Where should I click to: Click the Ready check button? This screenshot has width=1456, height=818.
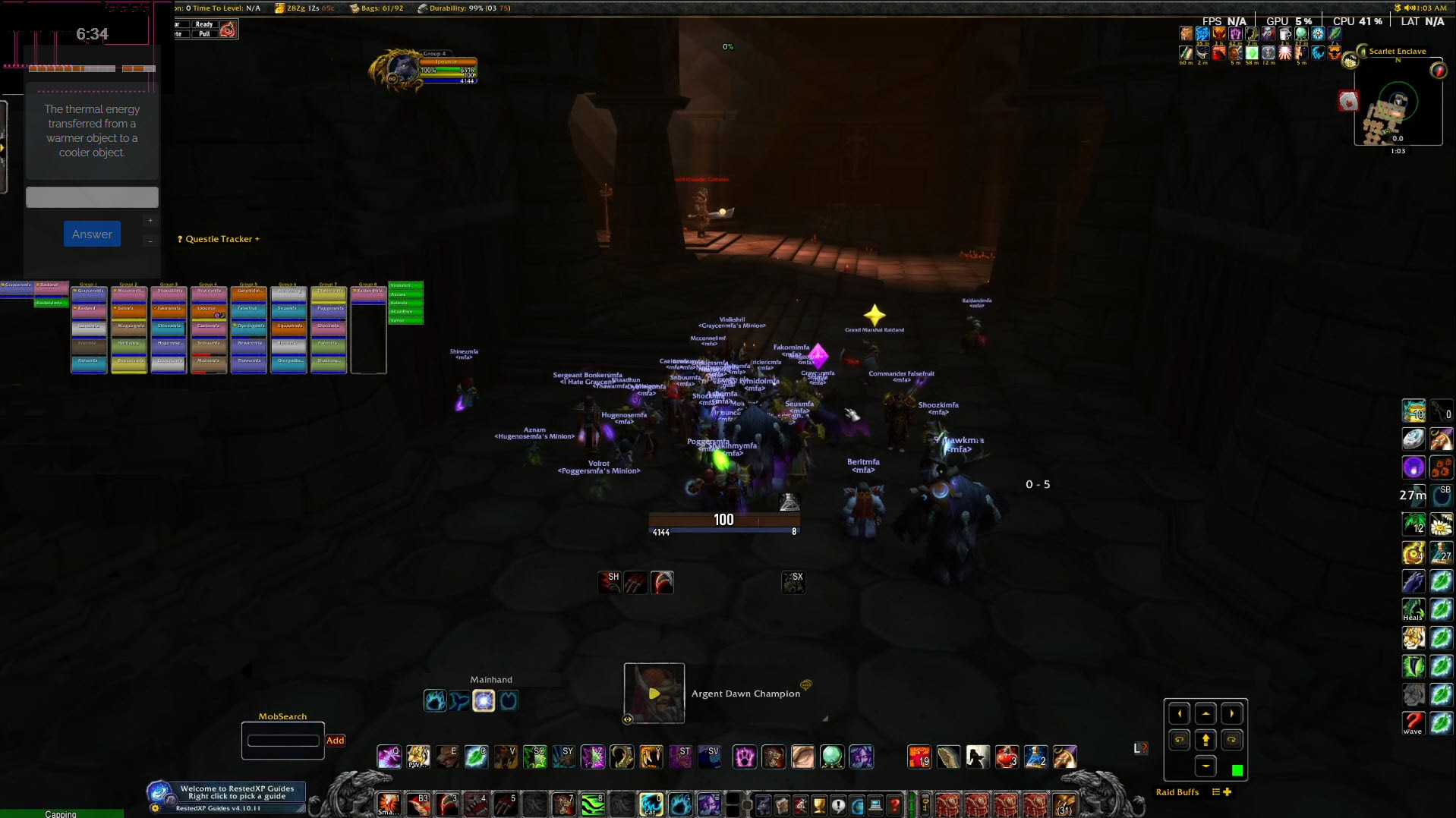point(203,24)
